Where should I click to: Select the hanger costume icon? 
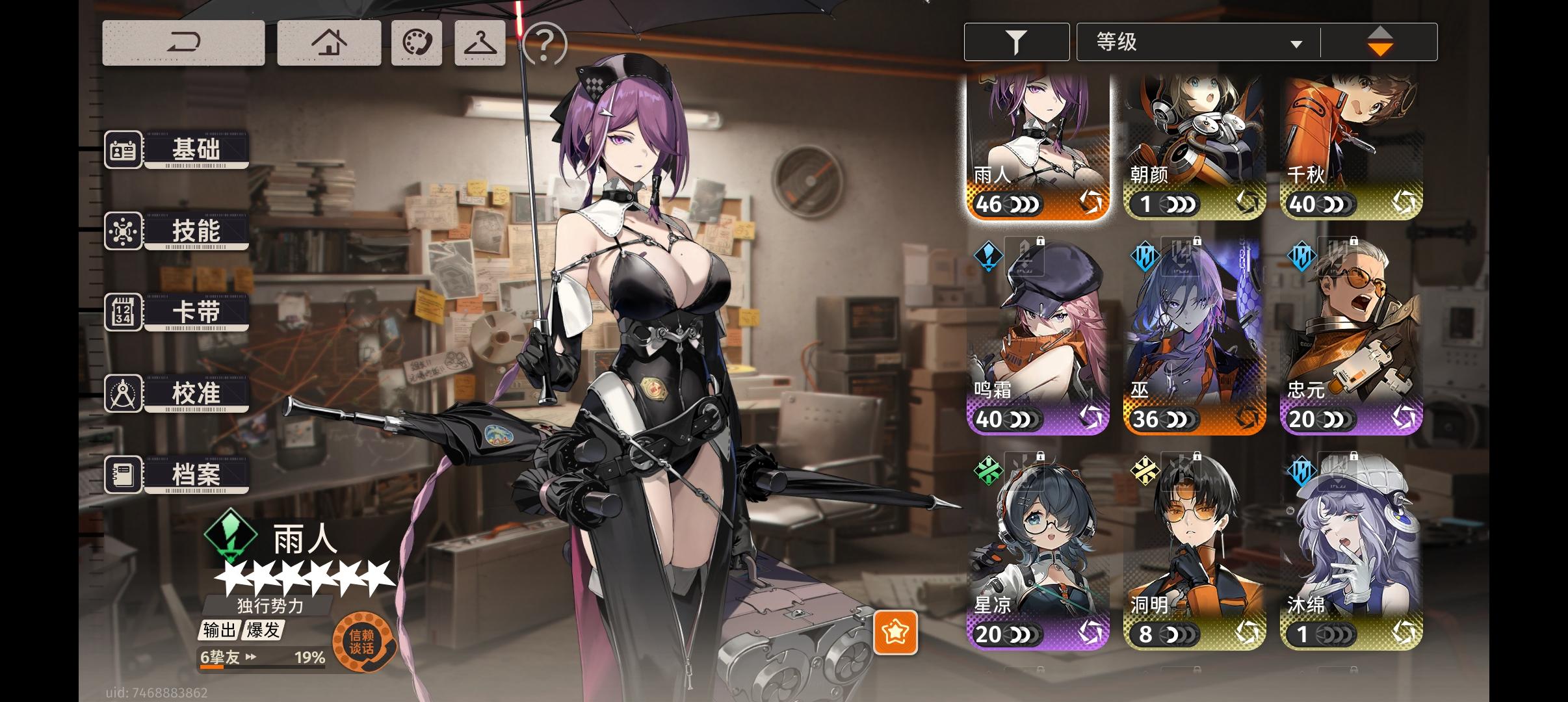479,42
